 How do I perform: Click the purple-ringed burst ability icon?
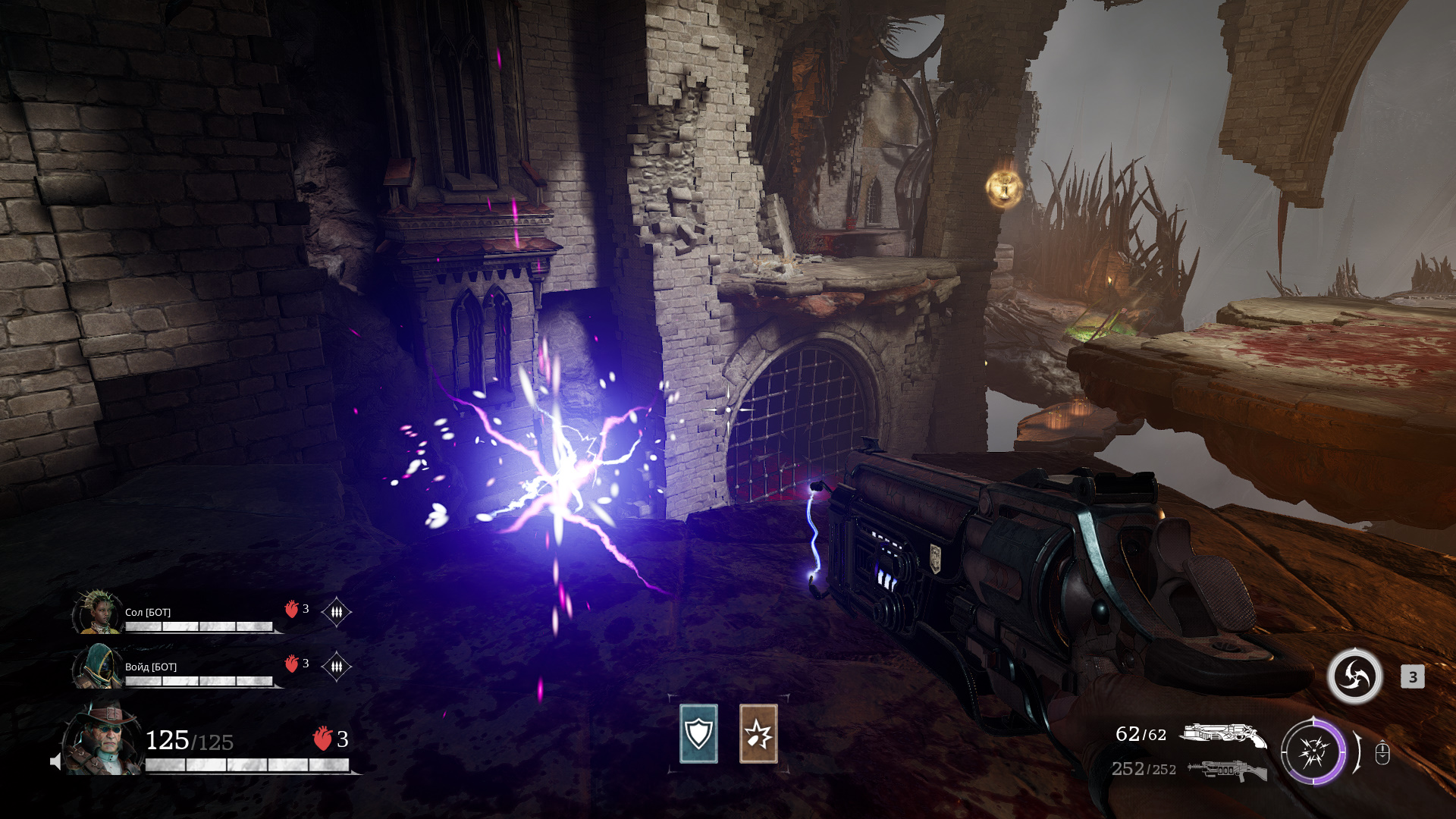pos(1313,752)
